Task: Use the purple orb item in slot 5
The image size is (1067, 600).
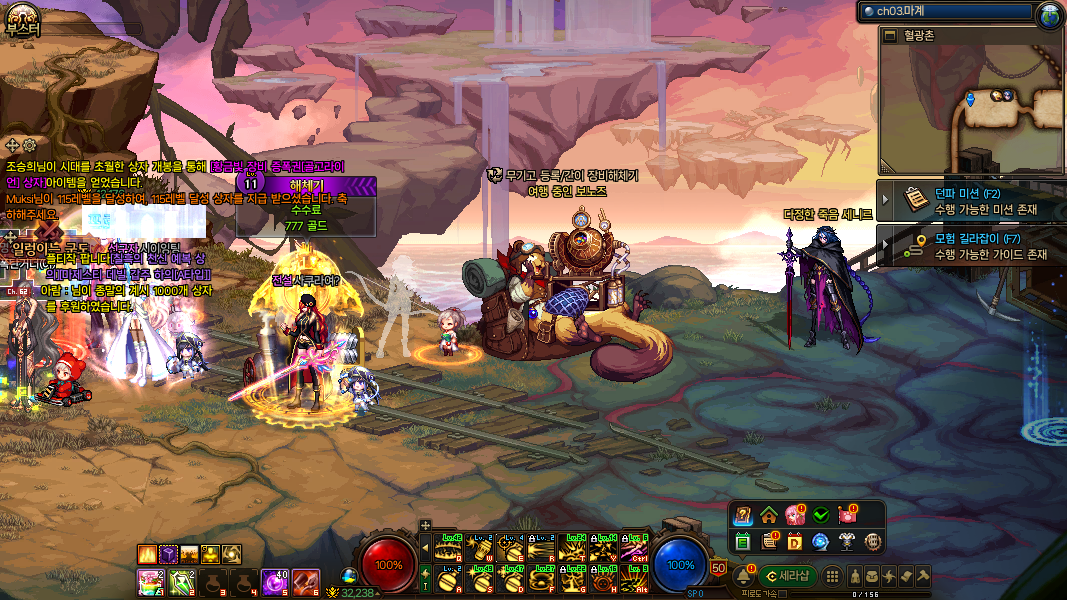Action: pos(276,581)
